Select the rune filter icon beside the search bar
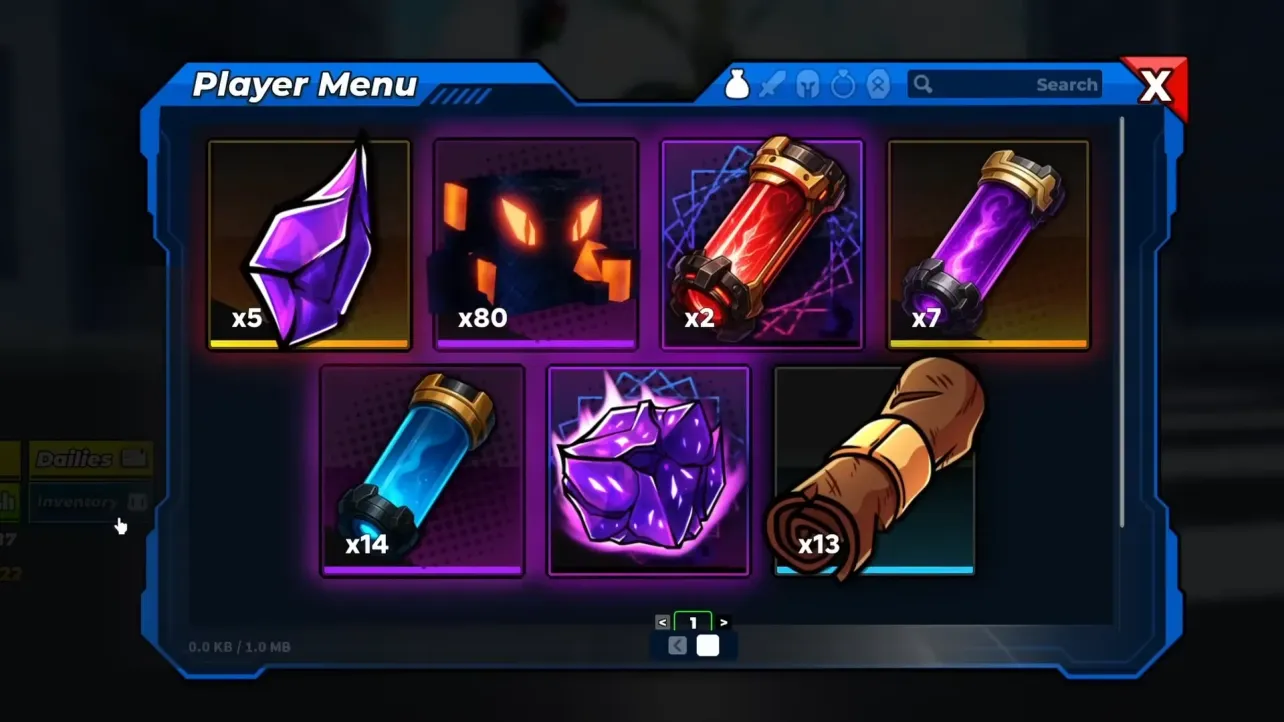This screenshot has height=722, width=1284. pos(878,84)
